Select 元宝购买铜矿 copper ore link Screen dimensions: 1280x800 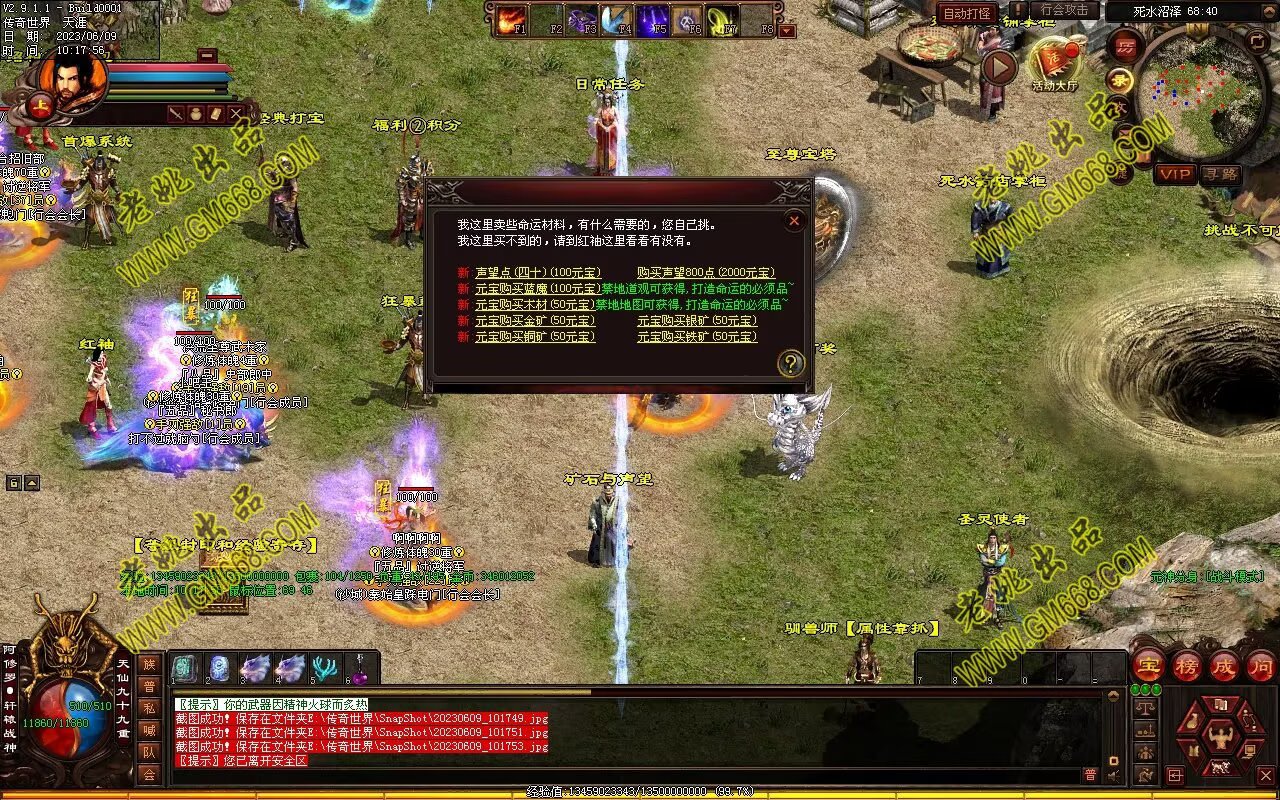(534, 337)
